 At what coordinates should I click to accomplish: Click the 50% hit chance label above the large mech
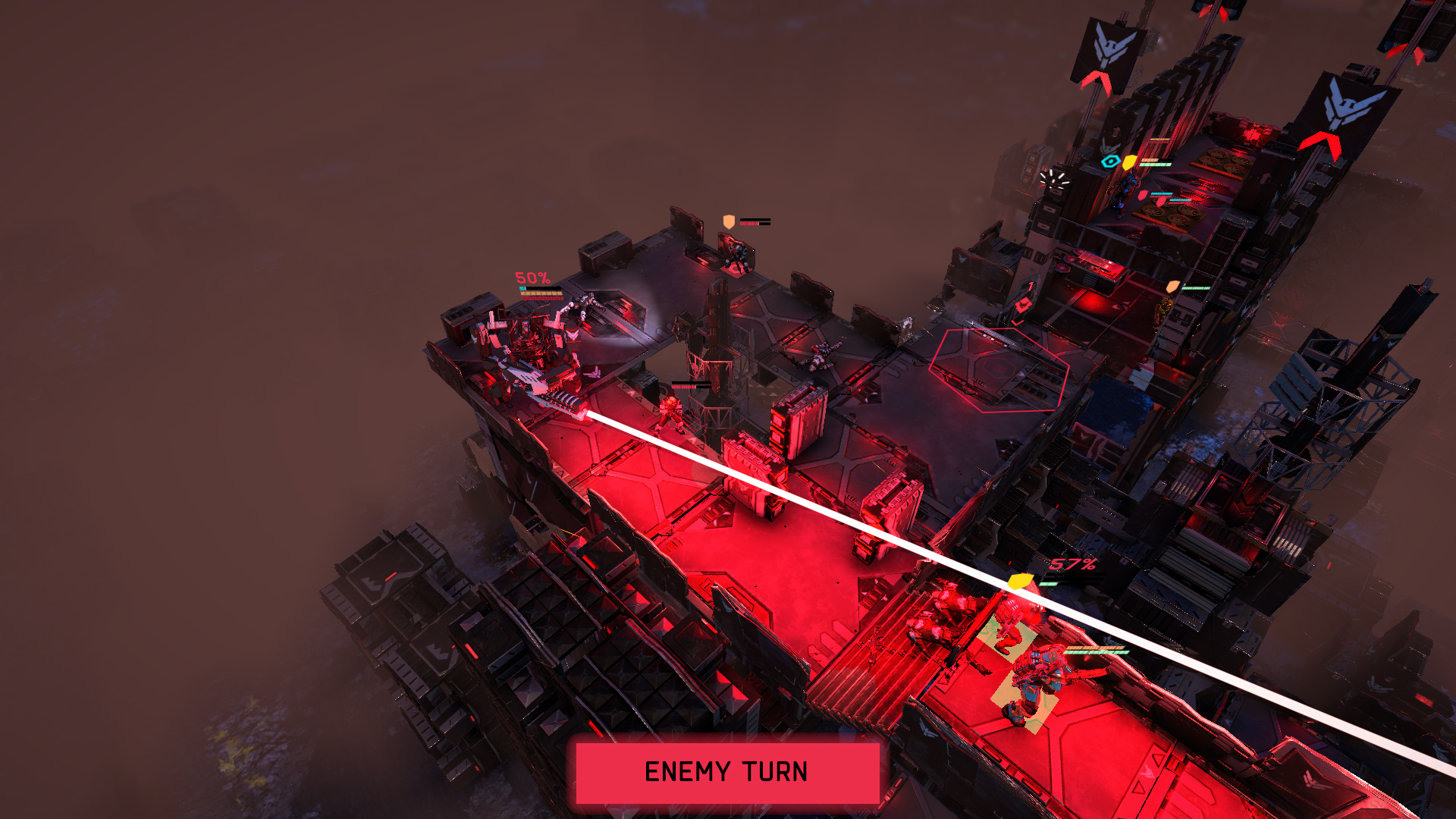point(532,278)
